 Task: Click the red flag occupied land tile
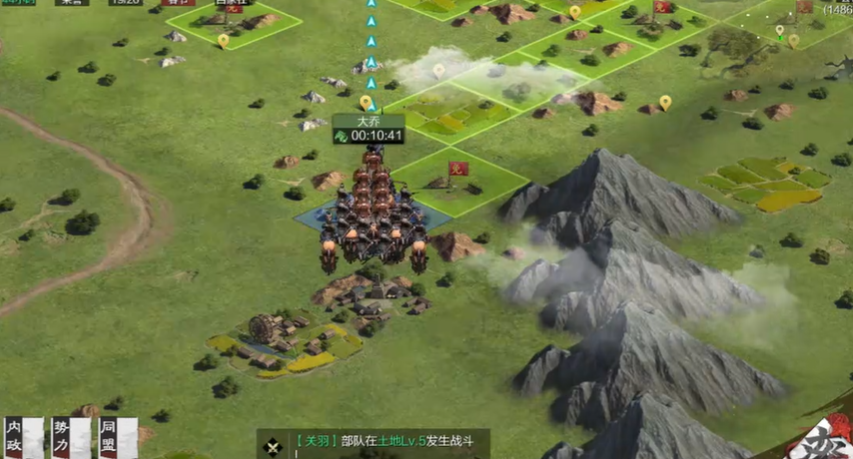coord(459,176)
